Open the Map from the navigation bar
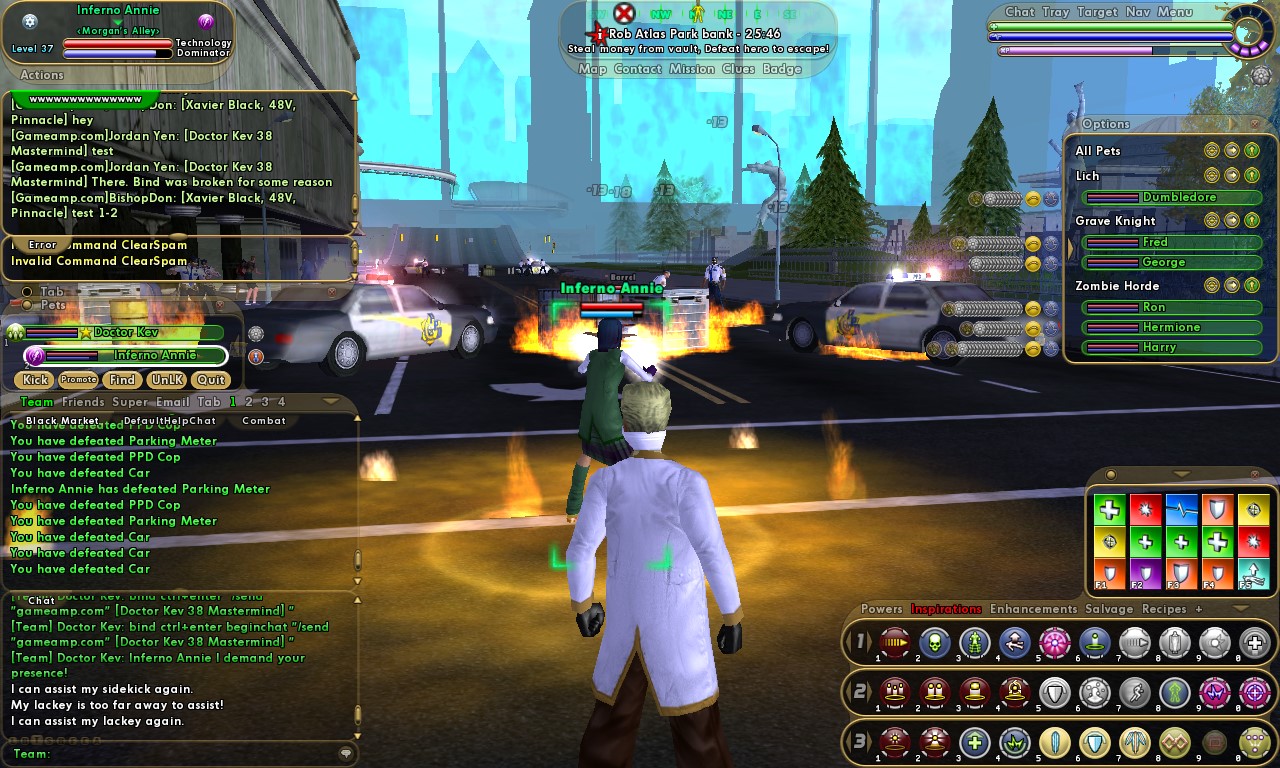 point(592,69)
